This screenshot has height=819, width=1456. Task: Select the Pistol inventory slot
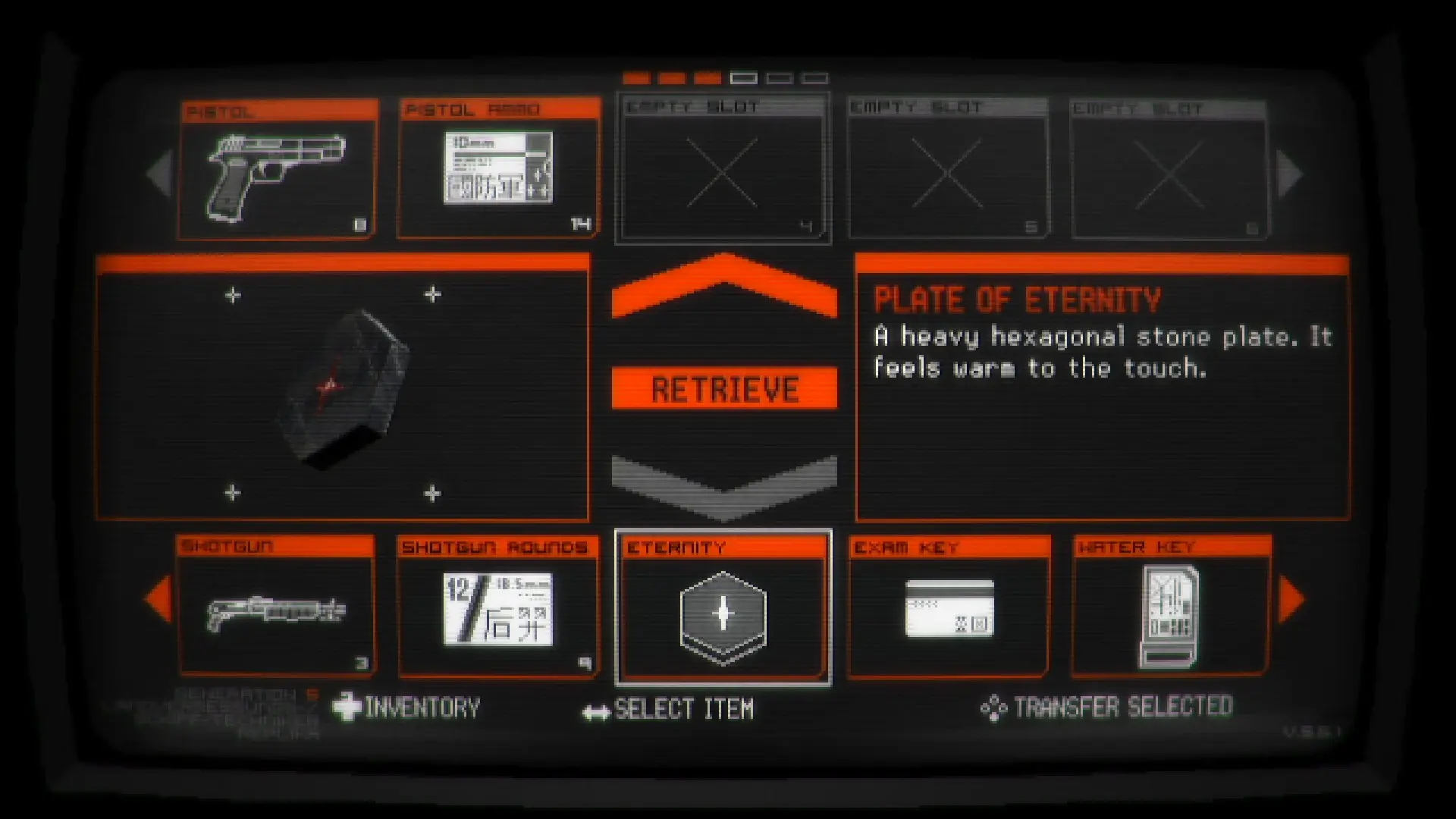tap(278, 170)
